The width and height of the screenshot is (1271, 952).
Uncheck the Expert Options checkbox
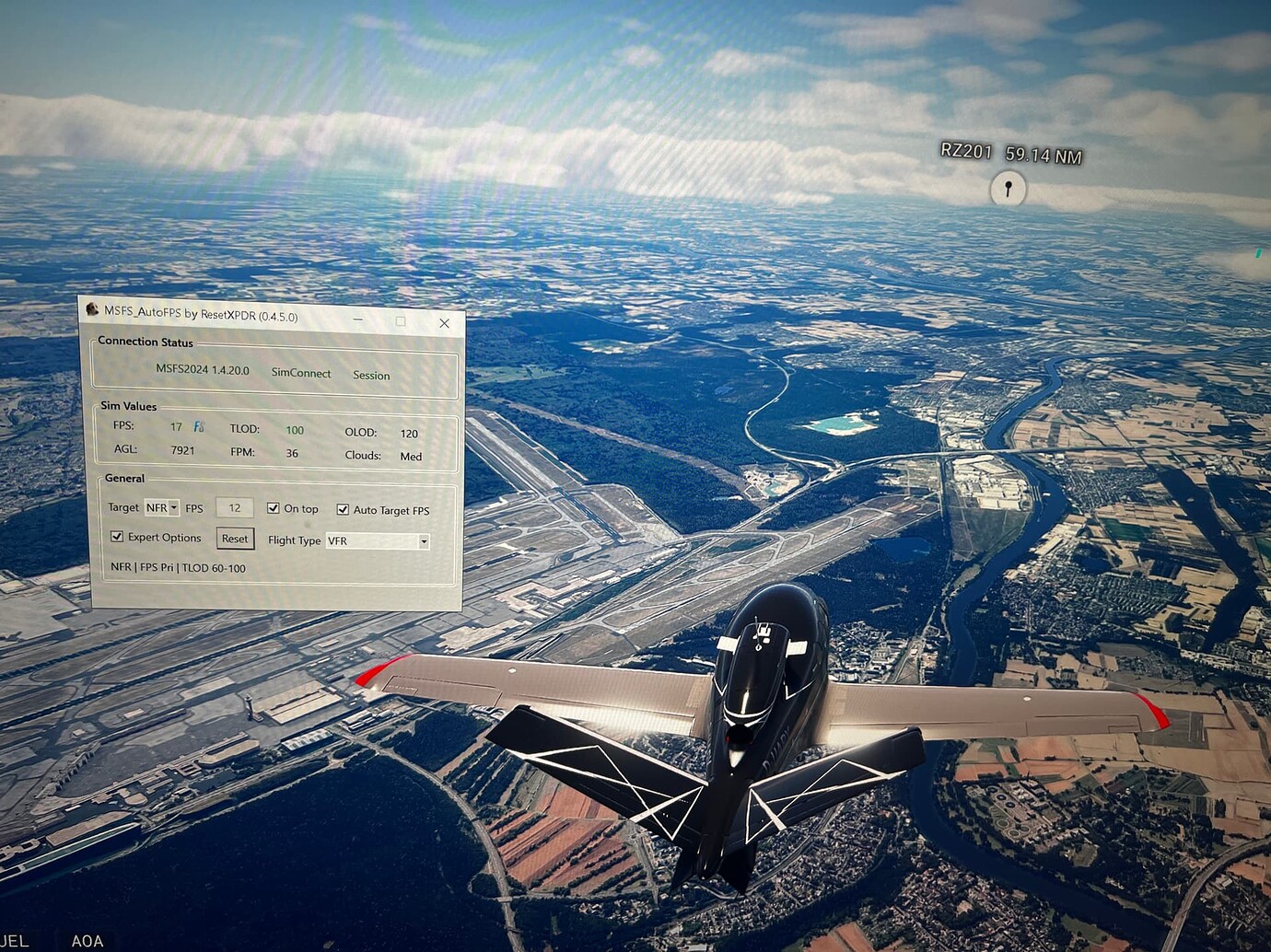(x=117, y=537)
